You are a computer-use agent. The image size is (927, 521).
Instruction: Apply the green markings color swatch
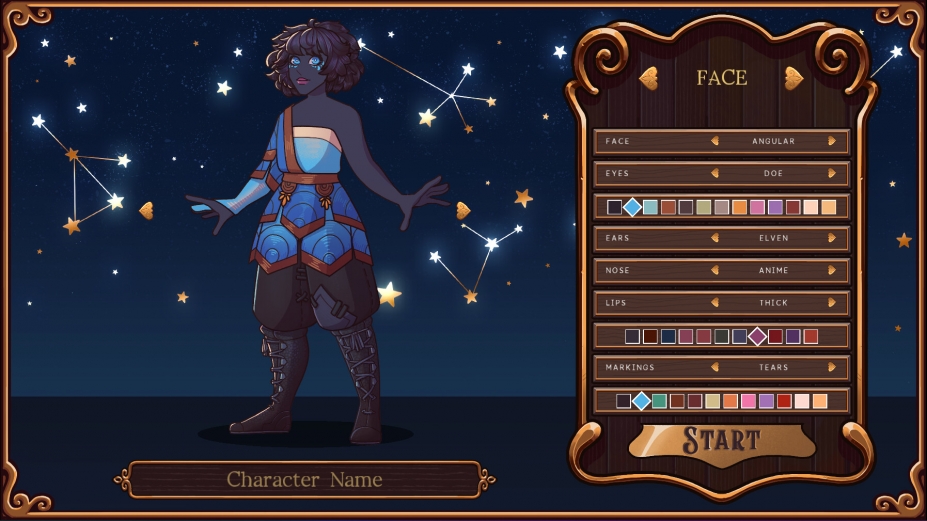[x=659, y=401]
